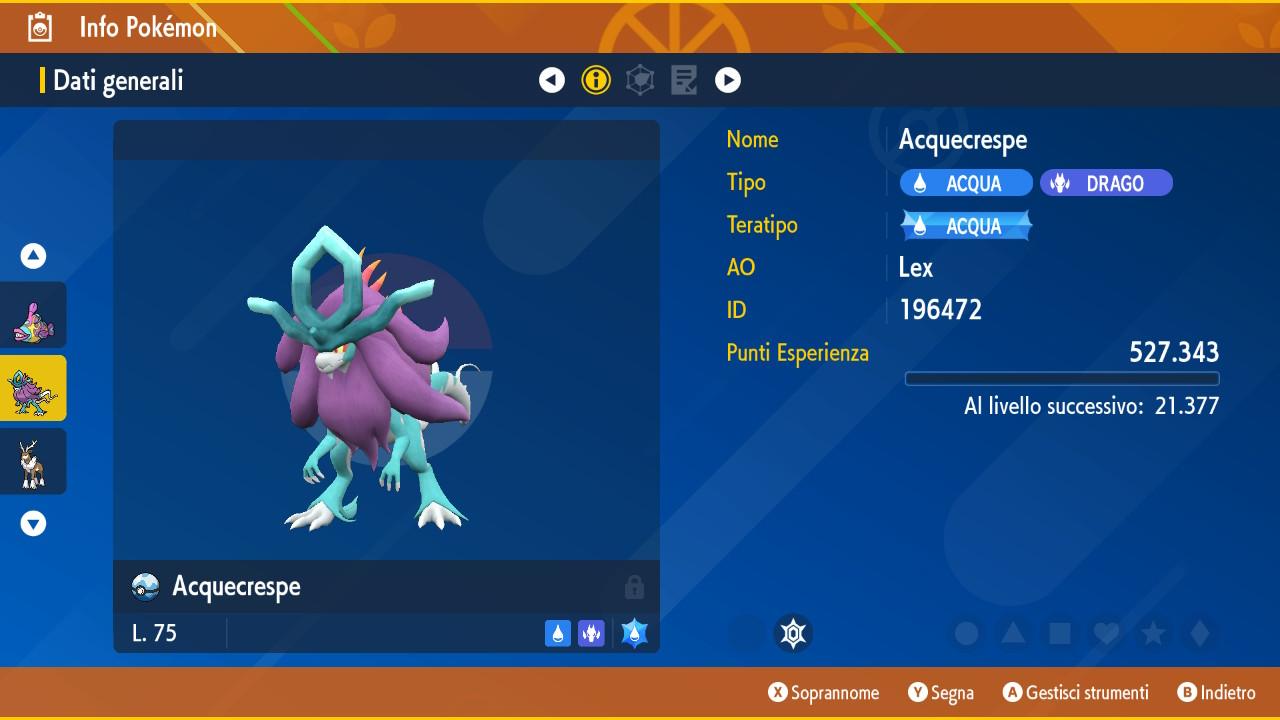Open the Soprannome nickname option
Screen dimensions: 1280x720
click(824, 692)
